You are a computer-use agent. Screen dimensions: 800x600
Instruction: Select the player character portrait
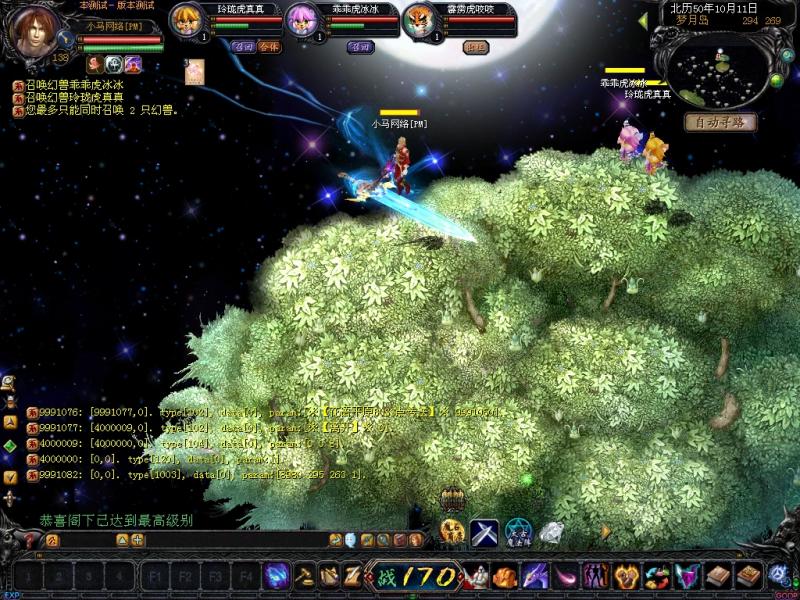pyautogui.click(x=35, y=32)
